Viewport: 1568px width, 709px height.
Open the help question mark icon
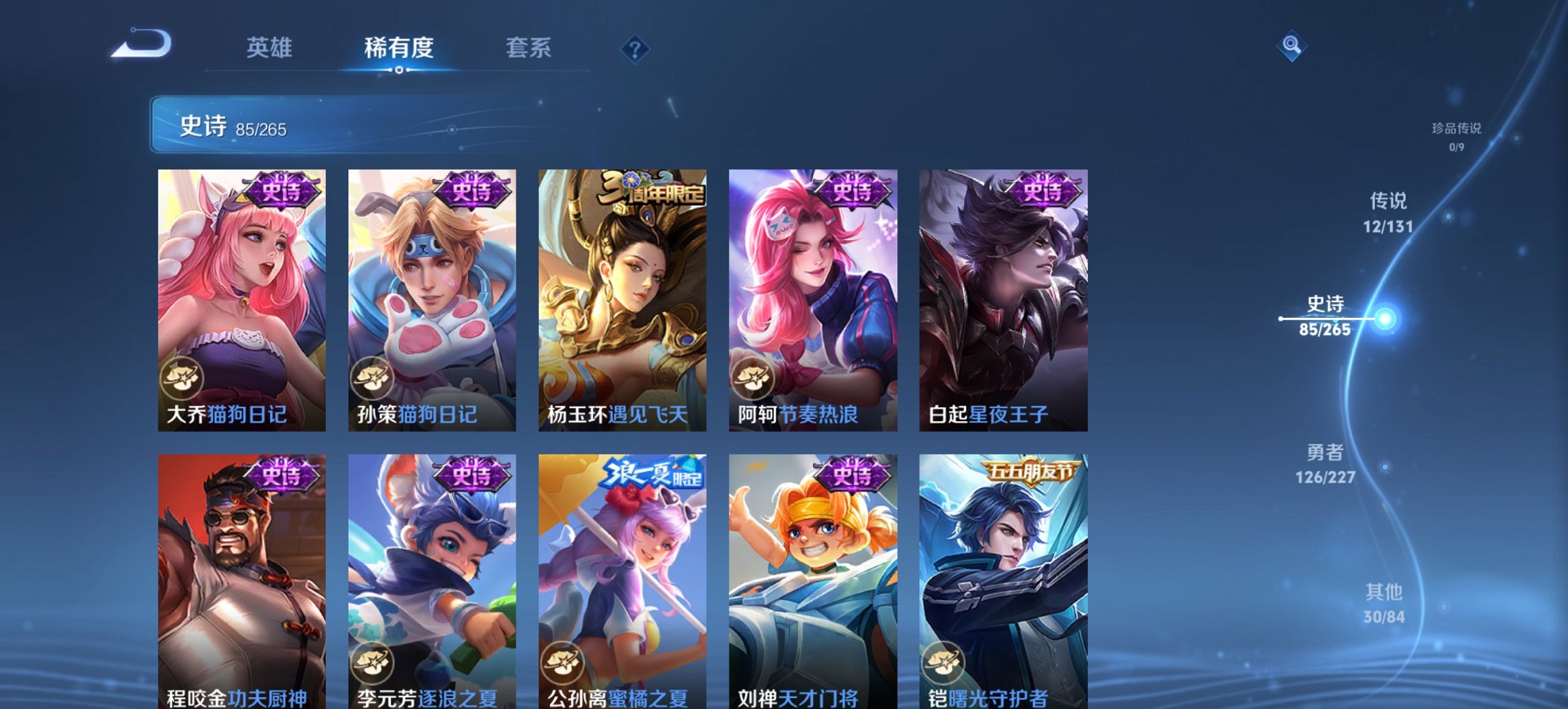(633, 48)
